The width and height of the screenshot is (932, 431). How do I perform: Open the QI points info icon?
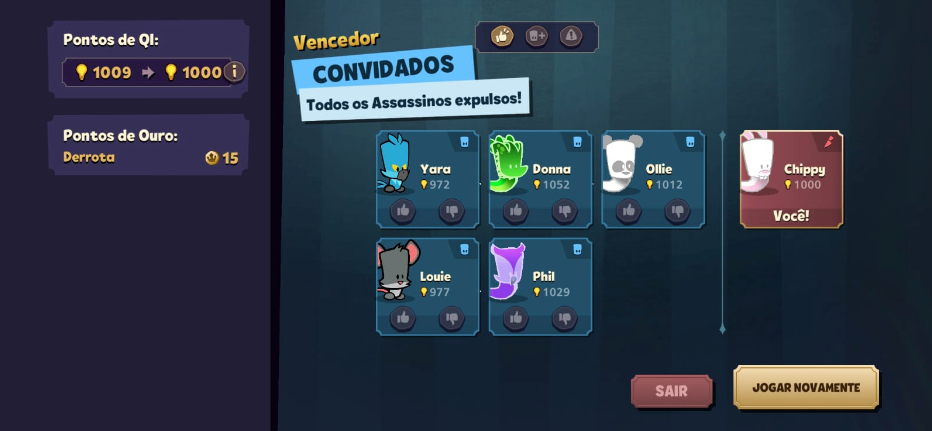(234, 71)
